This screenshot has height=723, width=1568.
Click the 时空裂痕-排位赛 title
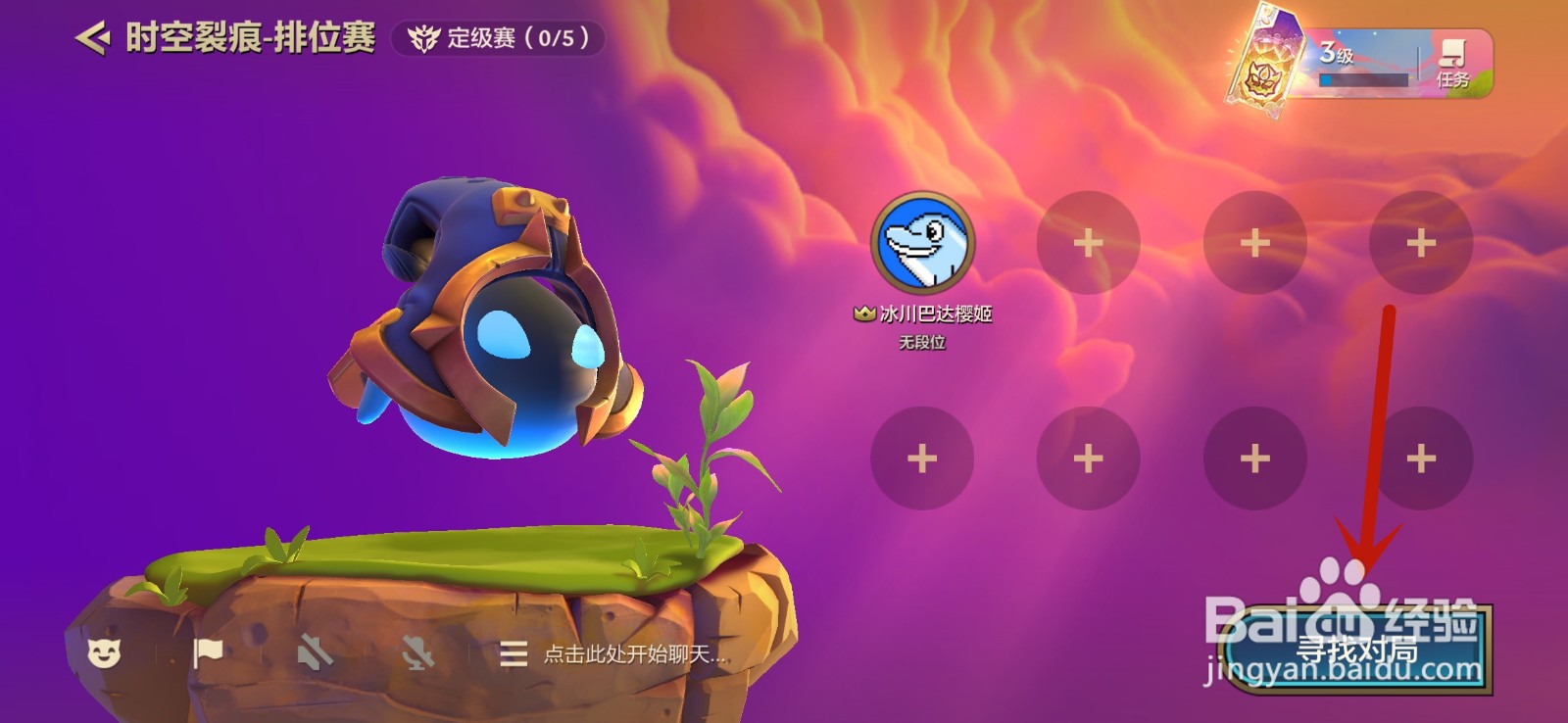(250, 38)
